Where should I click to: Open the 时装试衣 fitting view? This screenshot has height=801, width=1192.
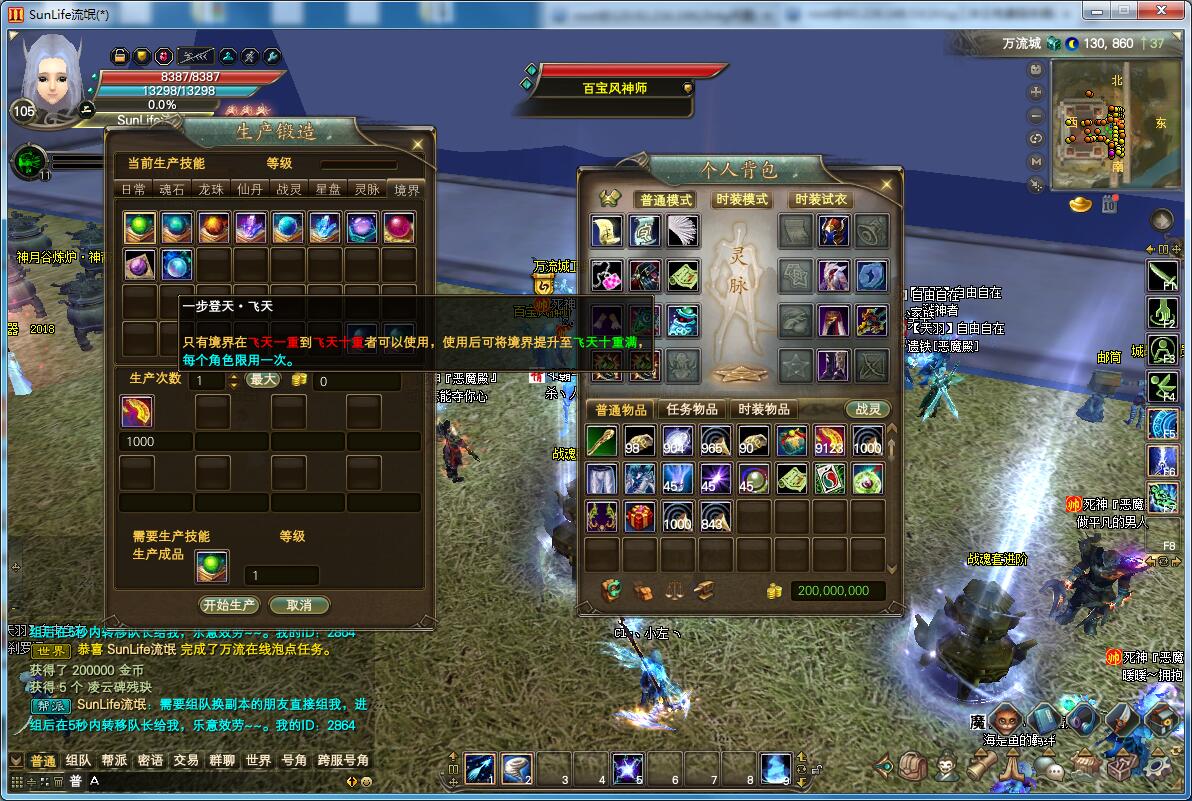(x=820, y=200)
